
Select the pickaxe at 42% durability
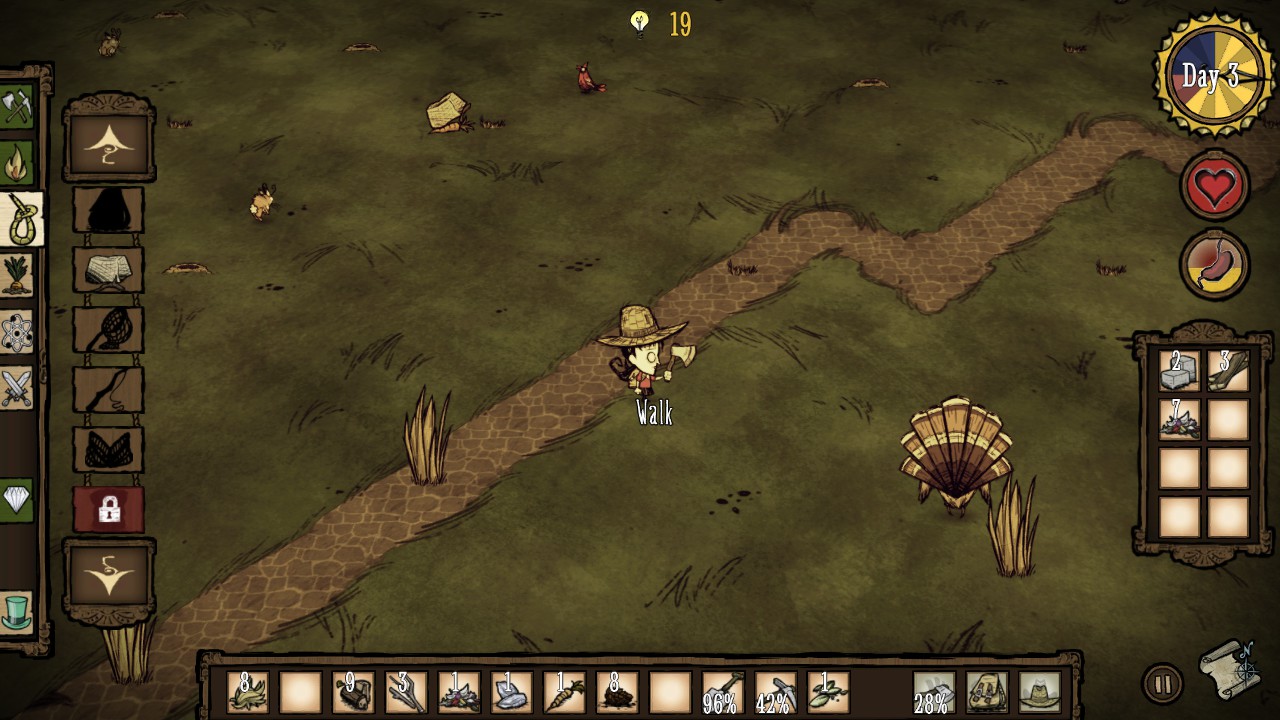tap(775, 692)
